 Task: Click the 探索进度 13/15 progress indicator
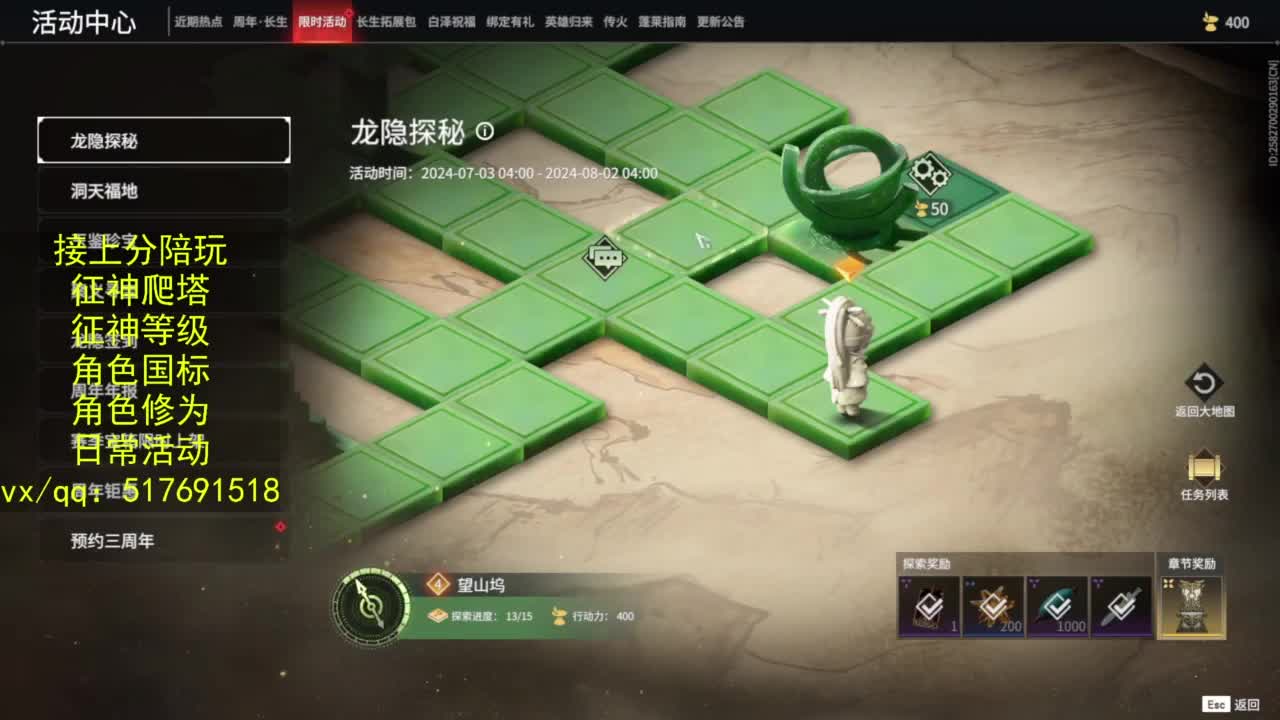point(480,617)
